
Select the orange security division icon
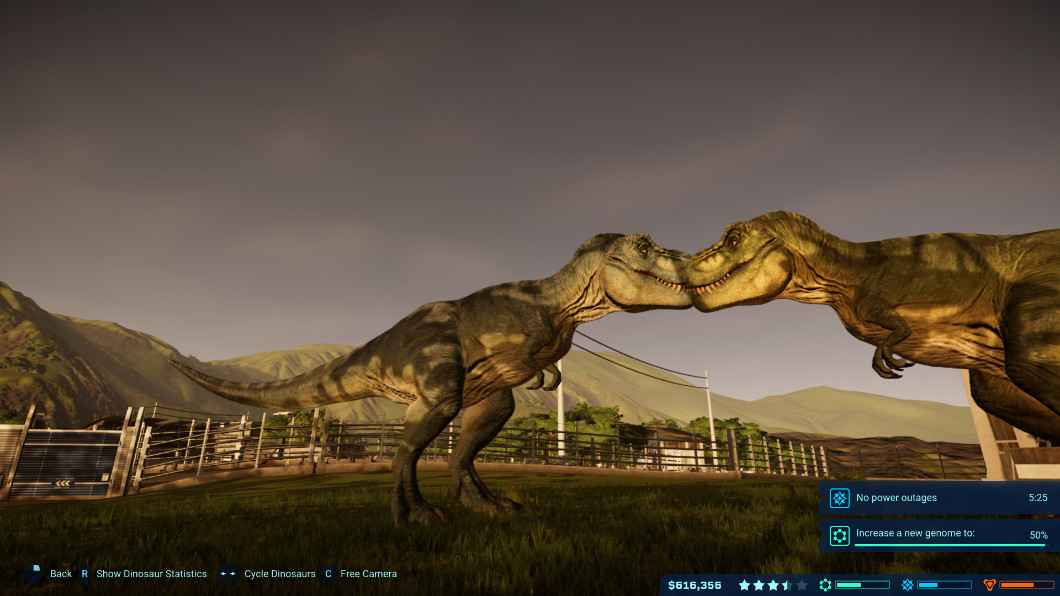[x=990, y=585]
